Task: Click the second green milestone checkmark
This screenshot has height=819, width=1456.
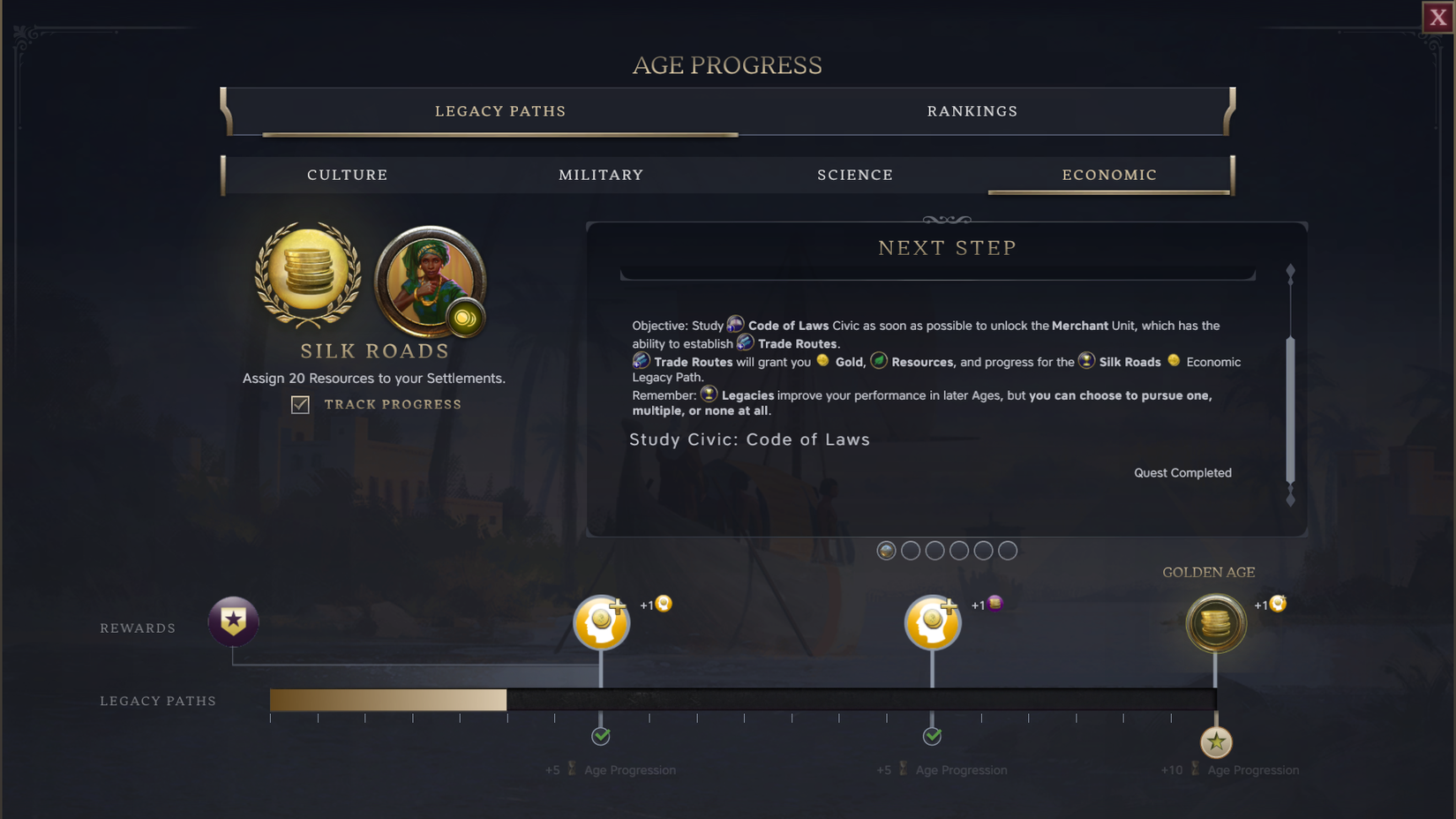Action: (x=933, y=736)
